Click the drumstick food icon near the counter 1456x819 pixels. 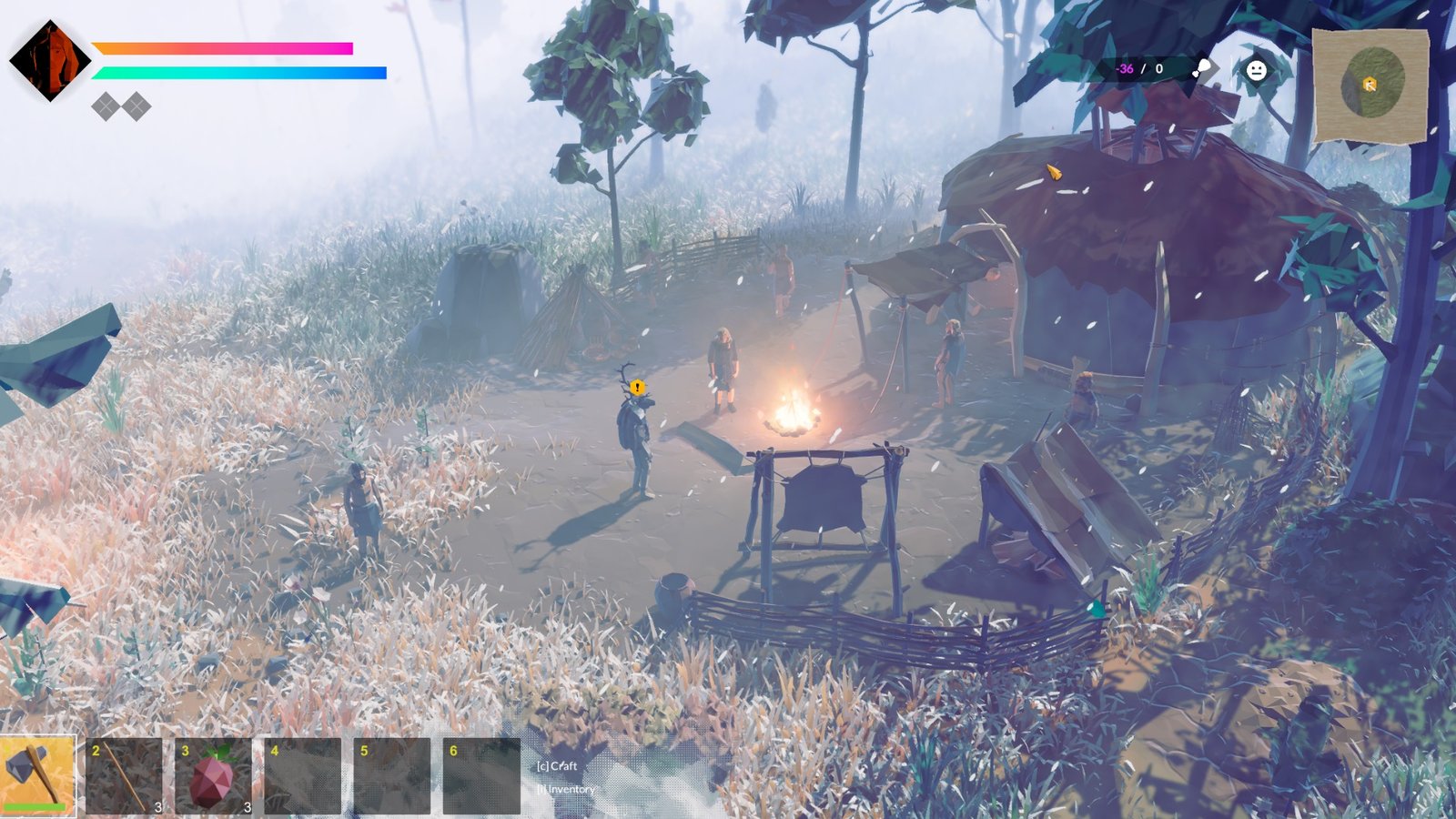[1203, 66]
